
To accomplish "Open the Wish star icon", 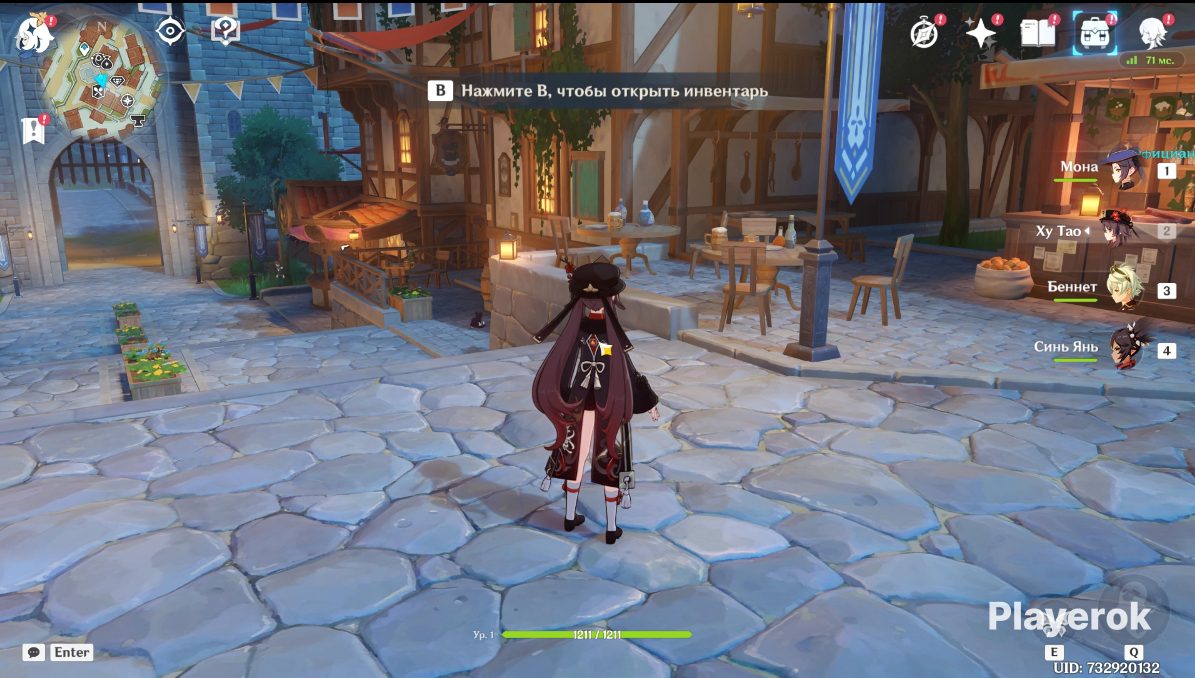I will (980, 33).
